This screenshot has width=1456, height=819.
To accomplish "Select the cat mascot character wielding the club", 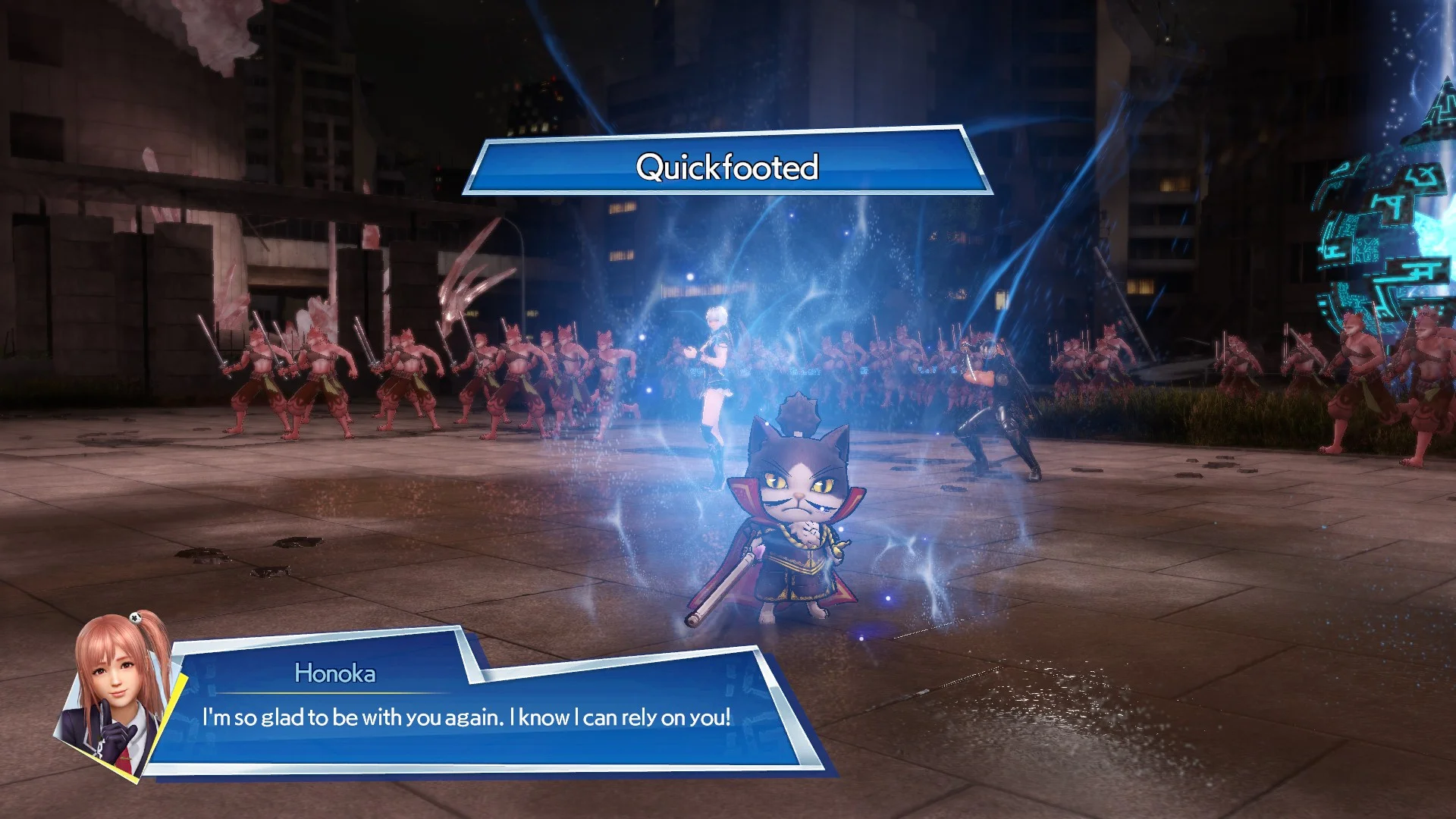I will tap(796, 516).
